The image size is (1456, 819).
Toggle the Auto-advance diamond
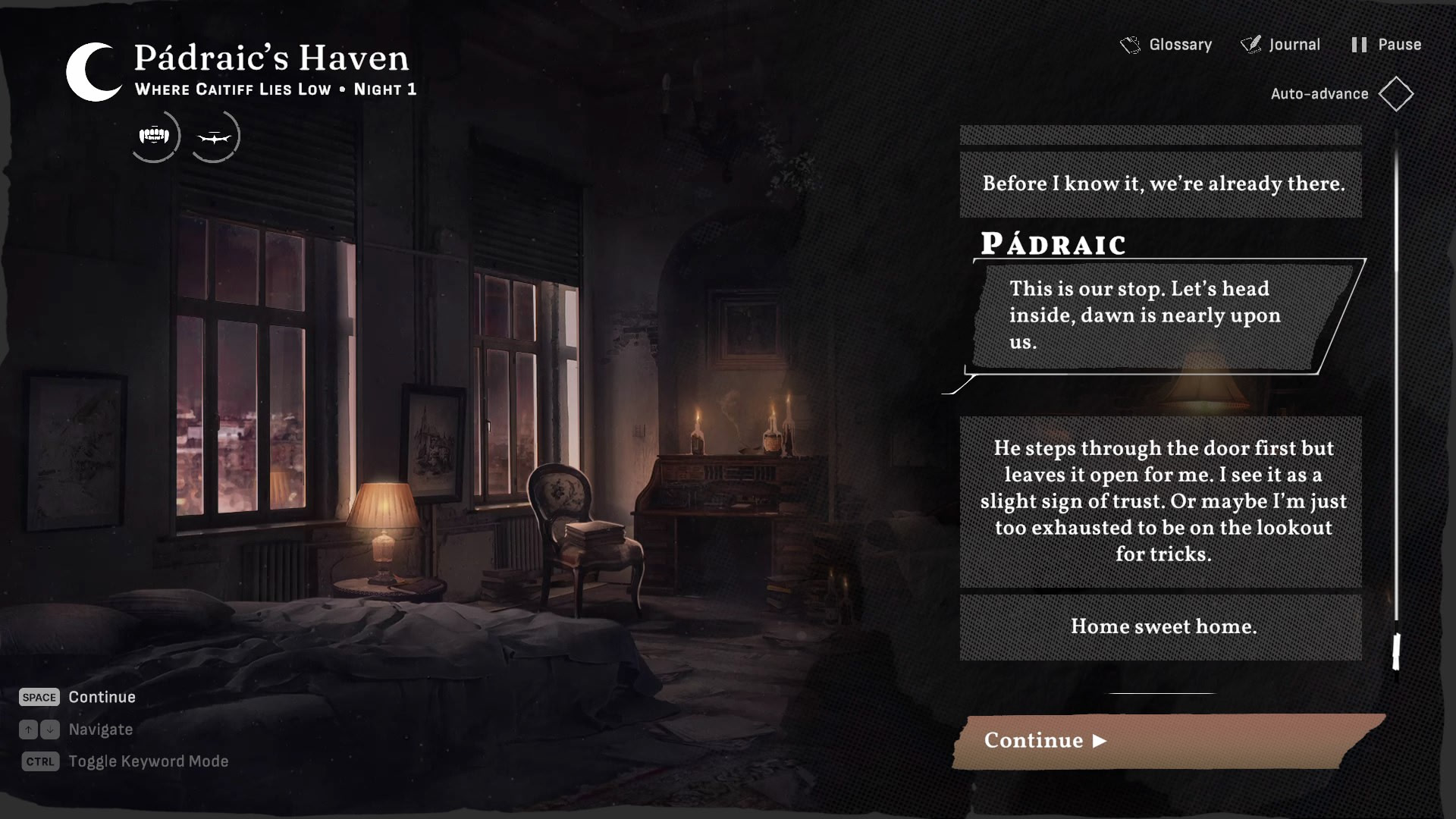click(1395, 94)
